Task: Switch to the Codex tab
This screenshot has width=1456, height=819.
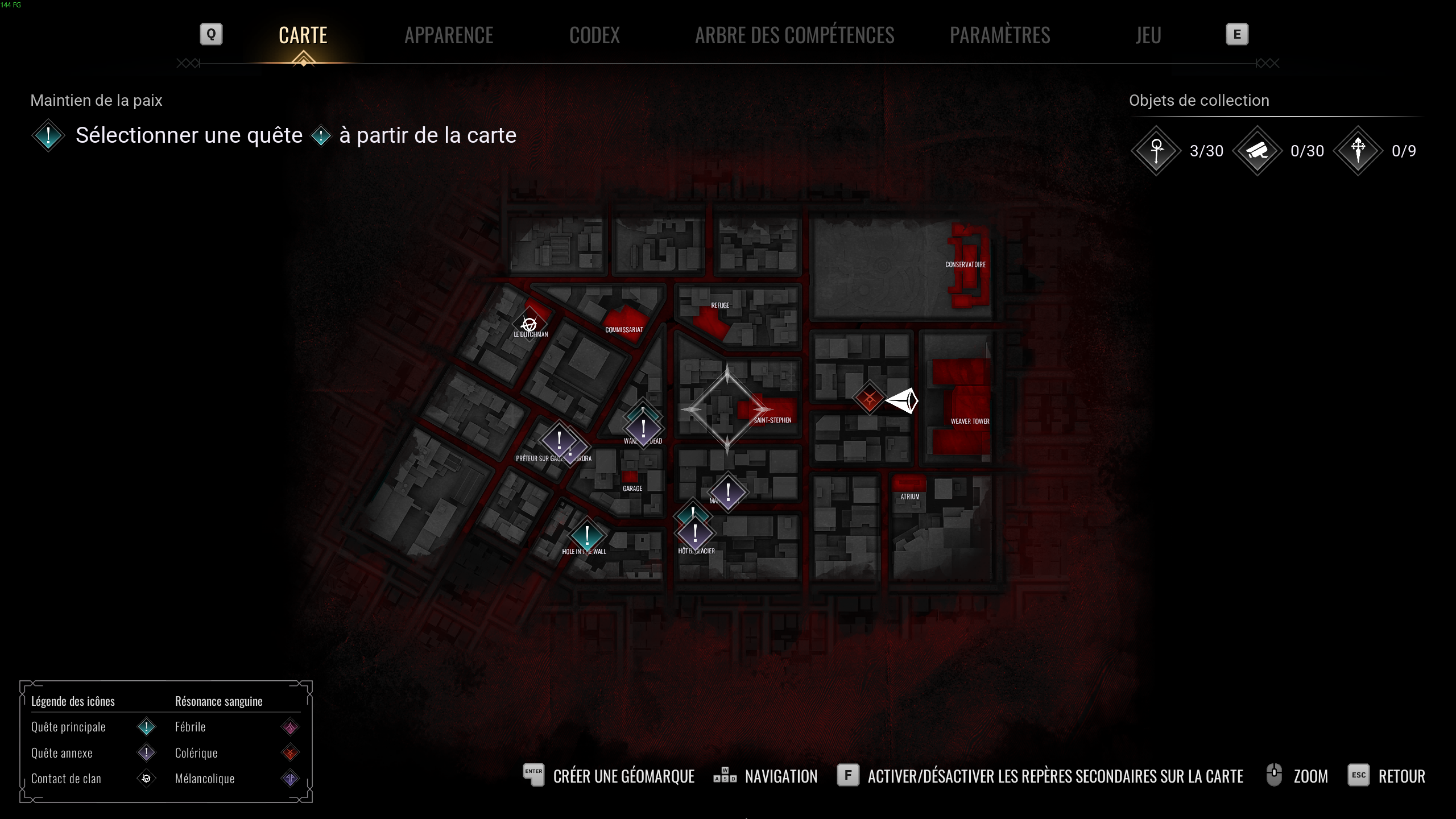Action: coord(594,35)
